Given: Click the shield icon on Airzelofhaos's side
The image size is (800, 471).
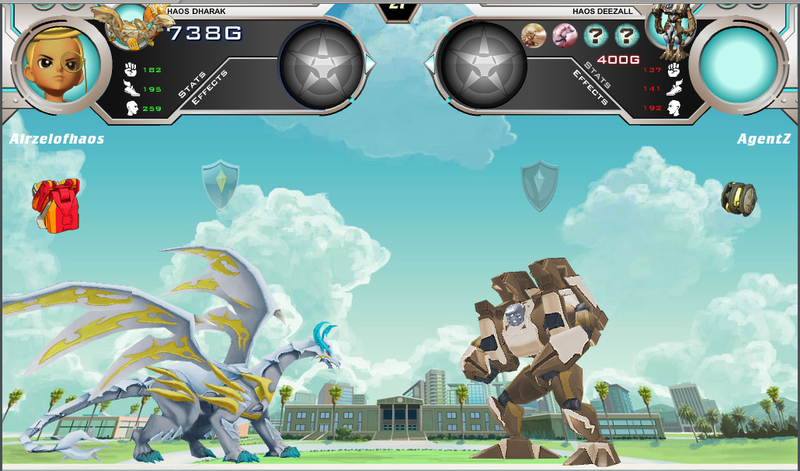Looking at the screenshot, I should point(220,185).
